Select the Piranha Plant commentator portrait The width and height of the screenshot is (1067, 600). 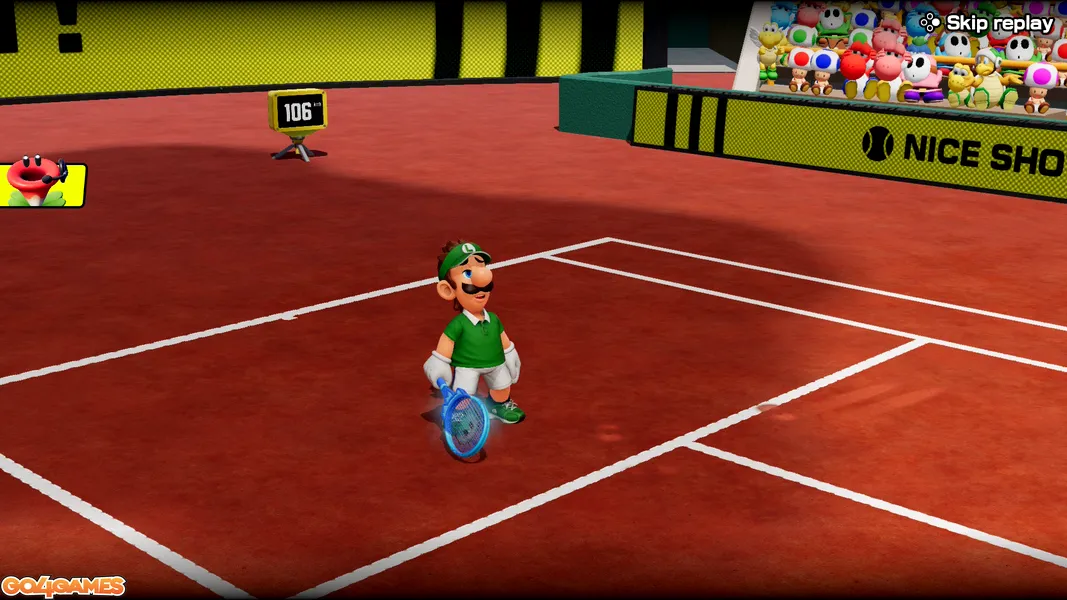tap(40, 184)
